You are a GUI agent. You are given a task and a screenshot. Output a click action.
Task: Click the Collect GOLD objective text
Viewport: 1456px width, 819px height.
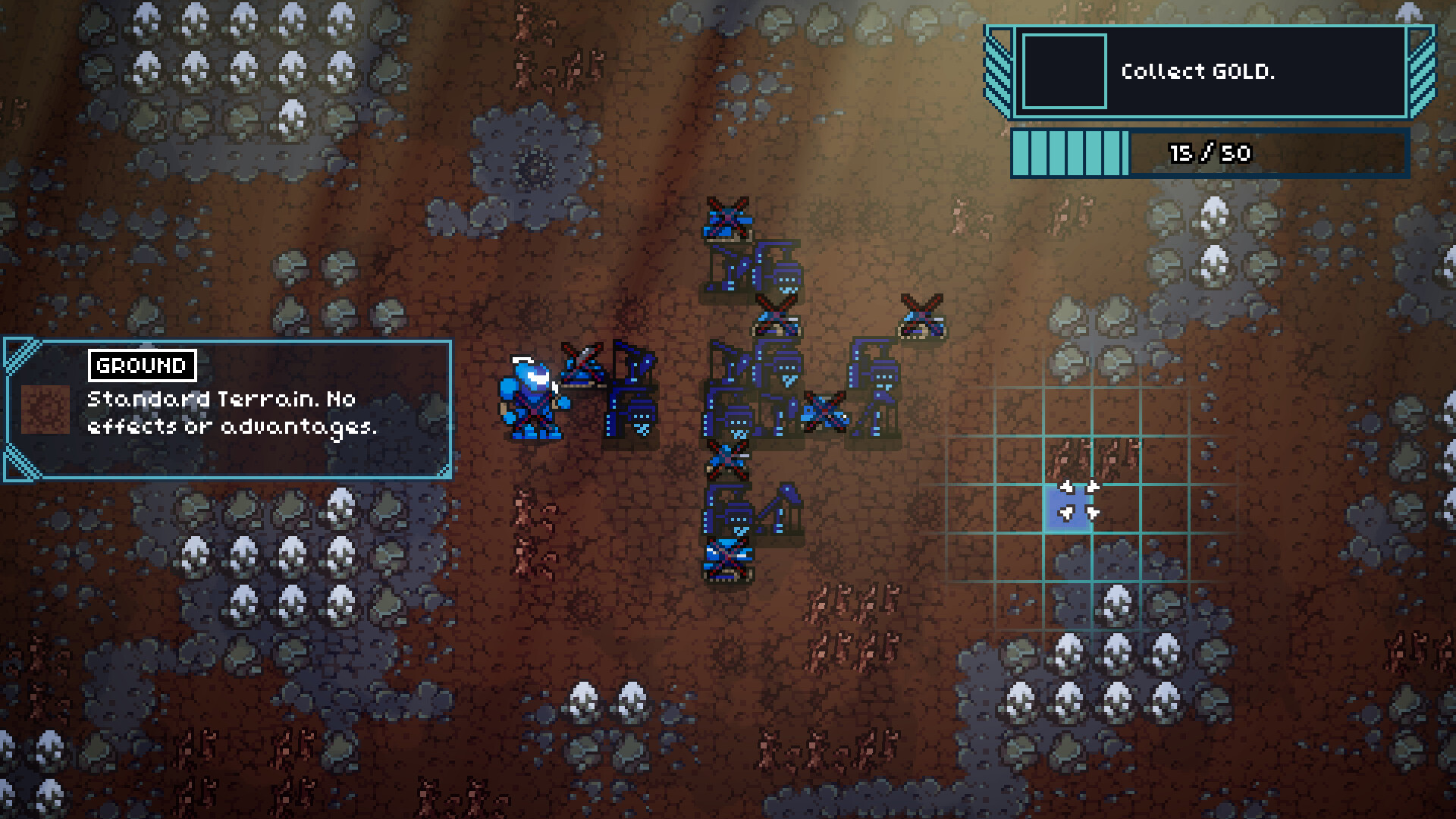click(1198, 72)
